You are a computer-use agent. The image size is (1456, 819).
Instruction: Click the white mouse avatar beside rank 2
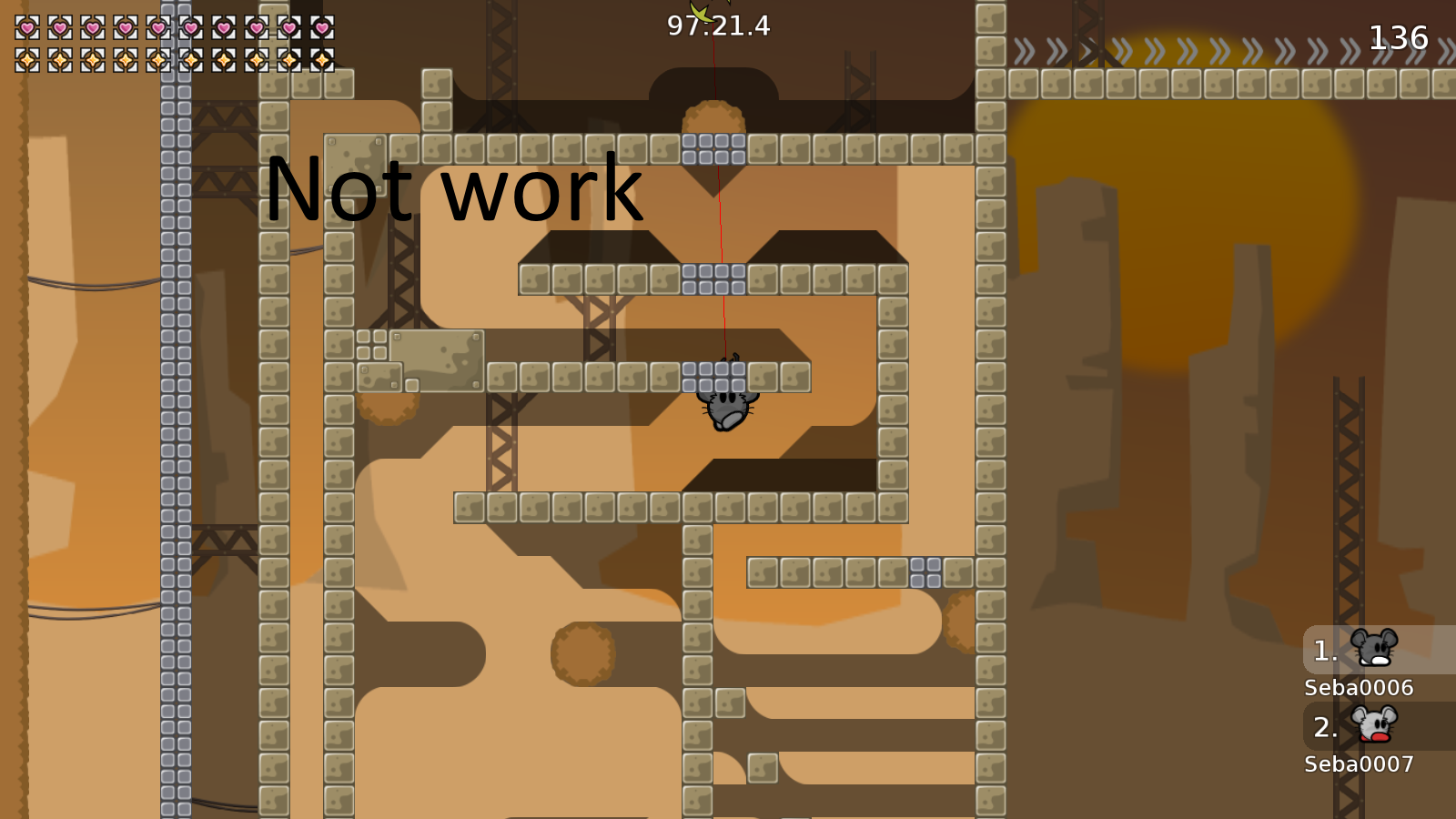click(1375, 725)
